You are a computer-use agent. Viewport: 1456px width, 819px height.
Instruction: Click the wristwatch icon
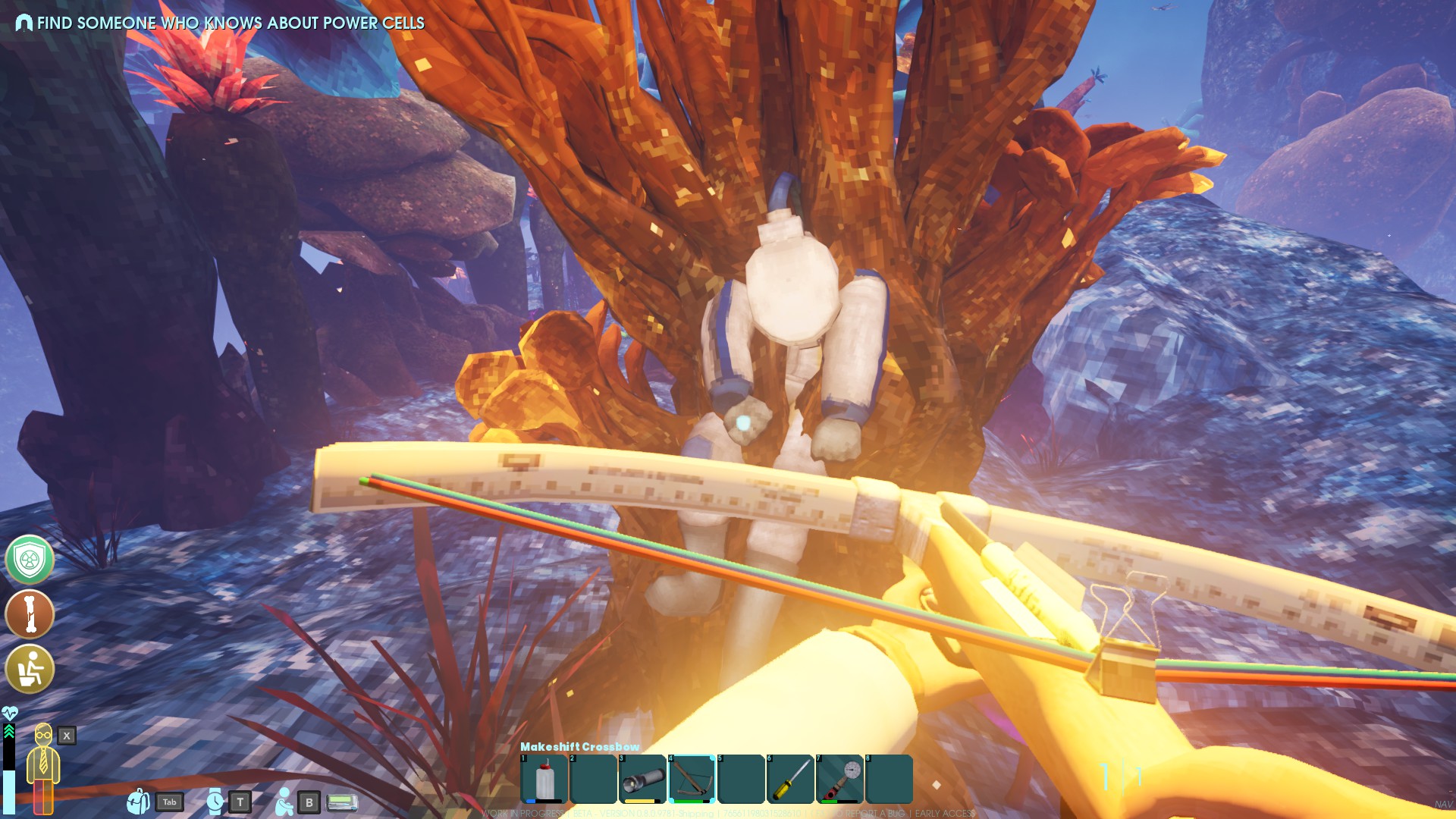pos(215,802)
